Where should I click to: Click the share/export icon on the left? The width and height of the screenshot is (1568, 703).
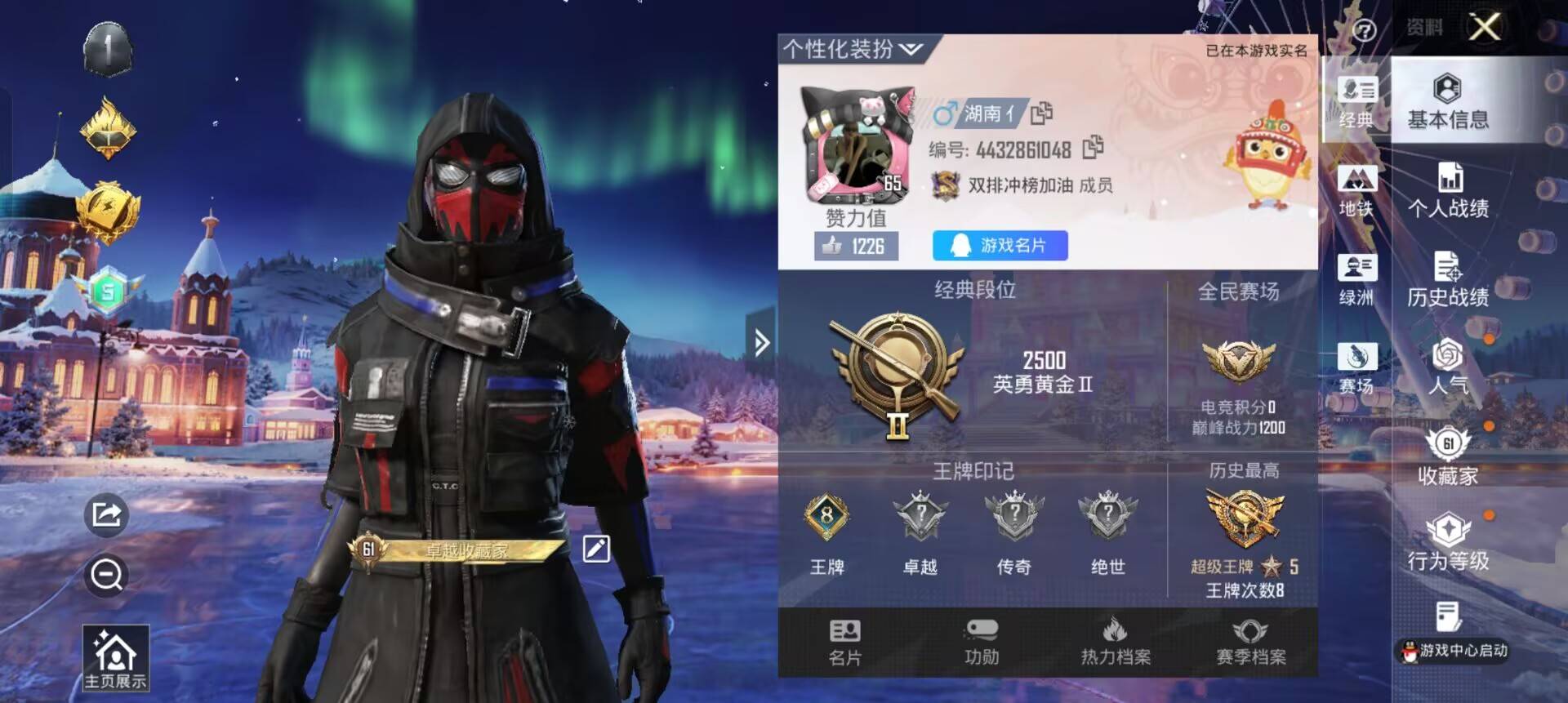point(105,514)
